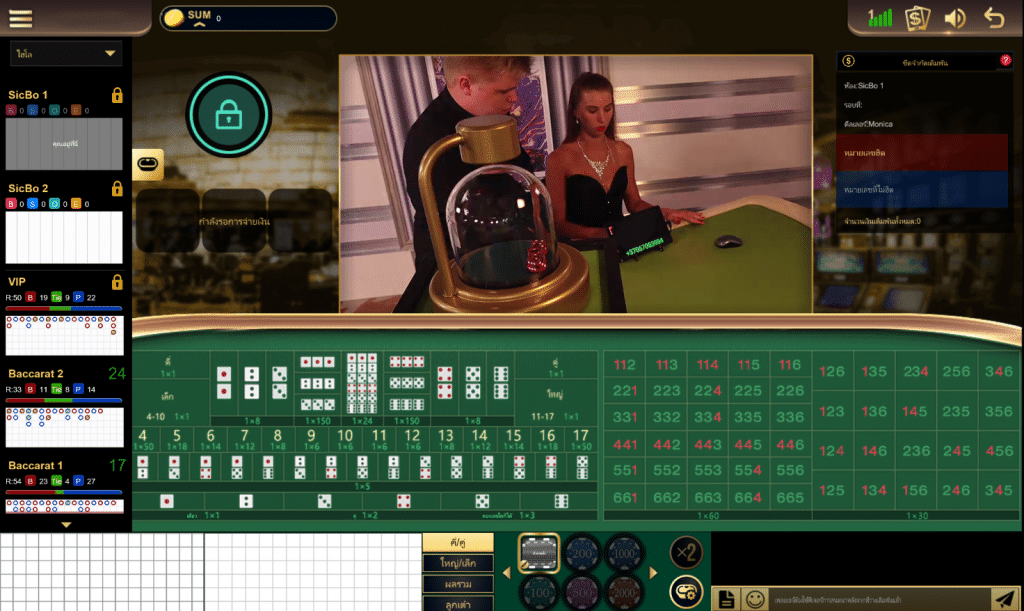
Task: Expand the game filter dropdown
Action: pyautogui.click(x=66, y=53)
